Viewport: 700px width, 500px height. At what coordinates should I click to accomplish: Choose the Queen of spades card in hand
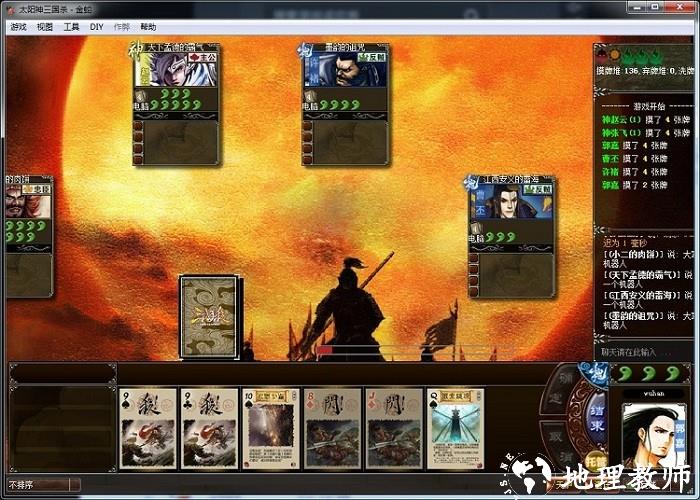click(x=455, y=429)
